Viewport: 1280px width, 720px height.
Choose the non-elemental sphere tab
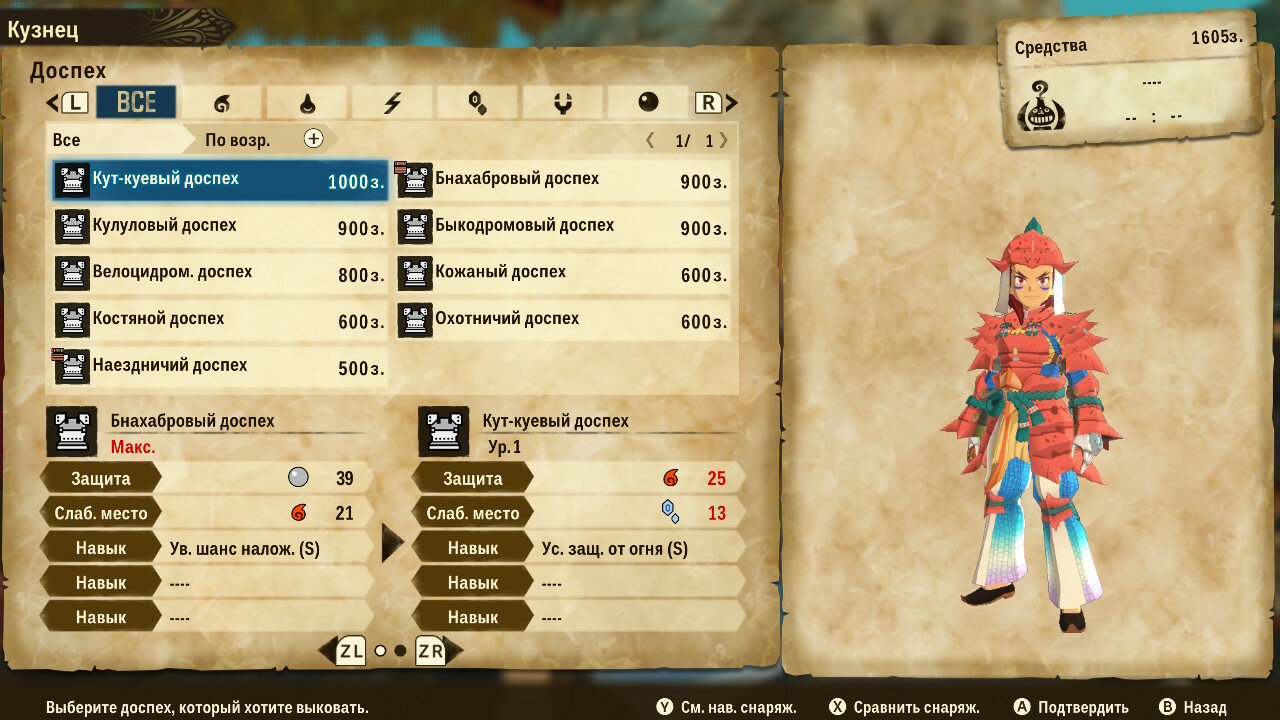(x=648, y=102)
